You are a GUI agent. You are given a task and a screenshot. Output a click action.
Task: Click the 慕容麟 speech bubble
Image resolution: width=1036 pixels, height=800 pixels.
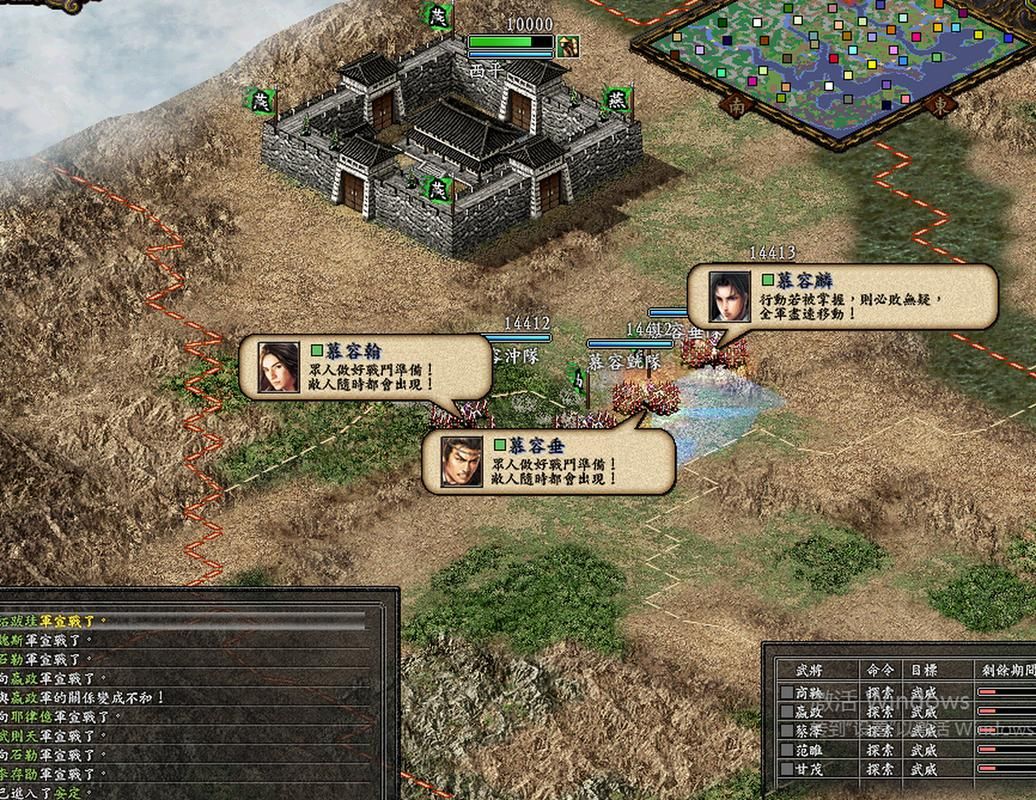click(842, 296)
